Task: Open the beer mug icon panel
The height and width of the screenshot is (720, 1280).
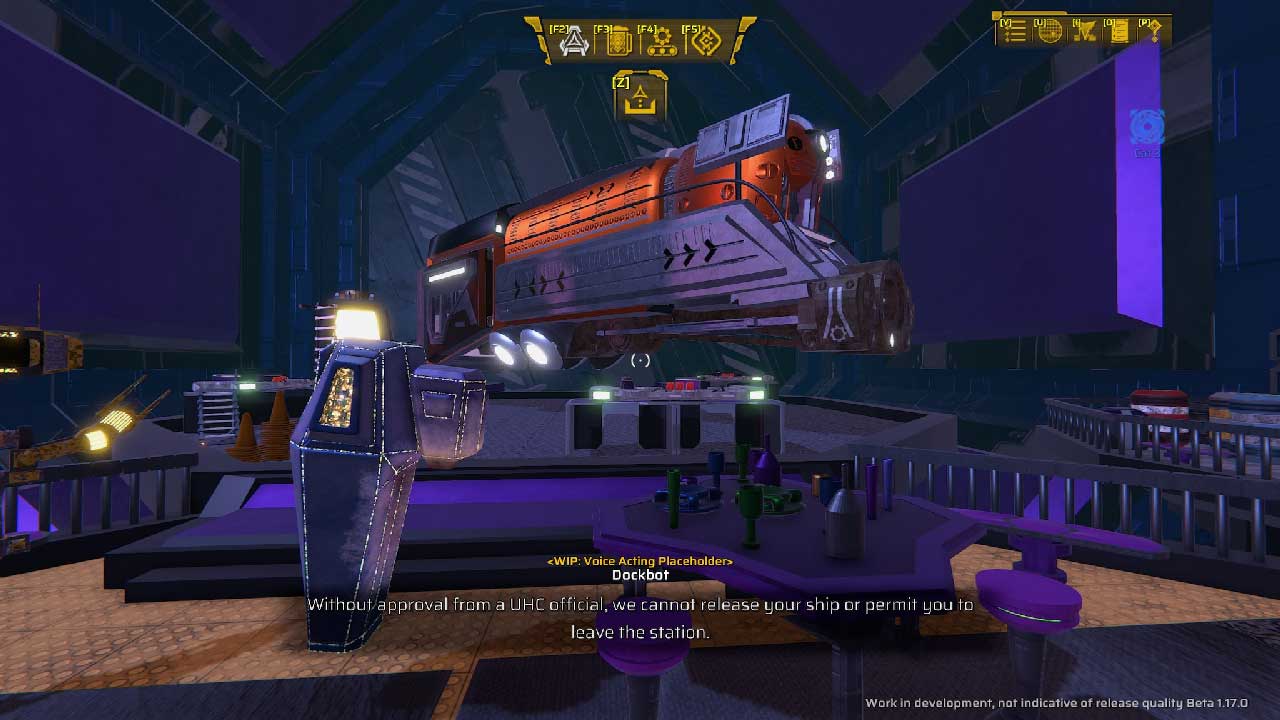Action: (618, 43)
